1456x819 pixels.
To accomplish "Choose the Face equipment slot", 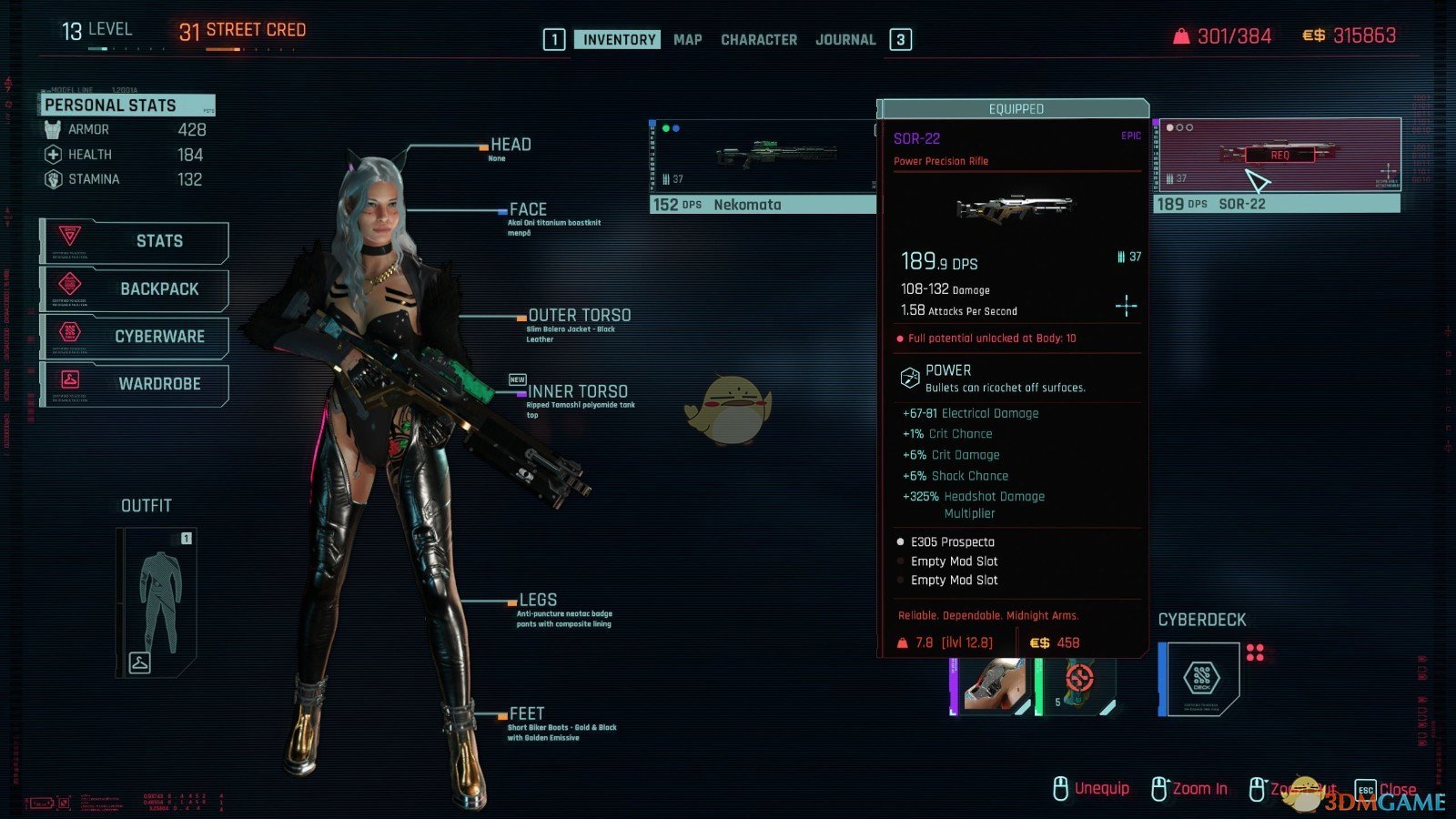I will point(527,209).
